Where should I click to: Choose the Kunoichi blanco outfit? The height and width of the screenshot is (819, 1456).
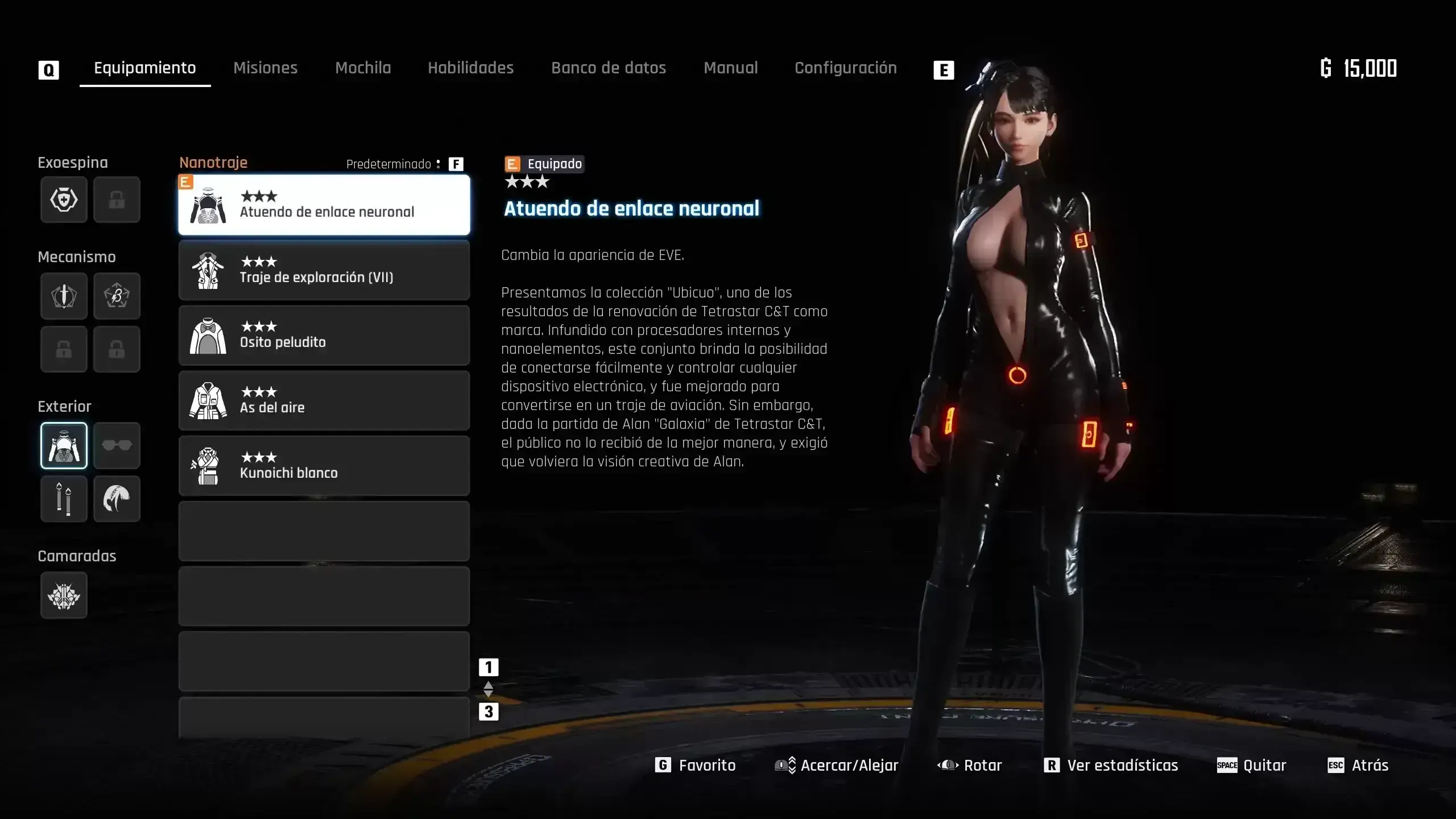click(324, 466)
